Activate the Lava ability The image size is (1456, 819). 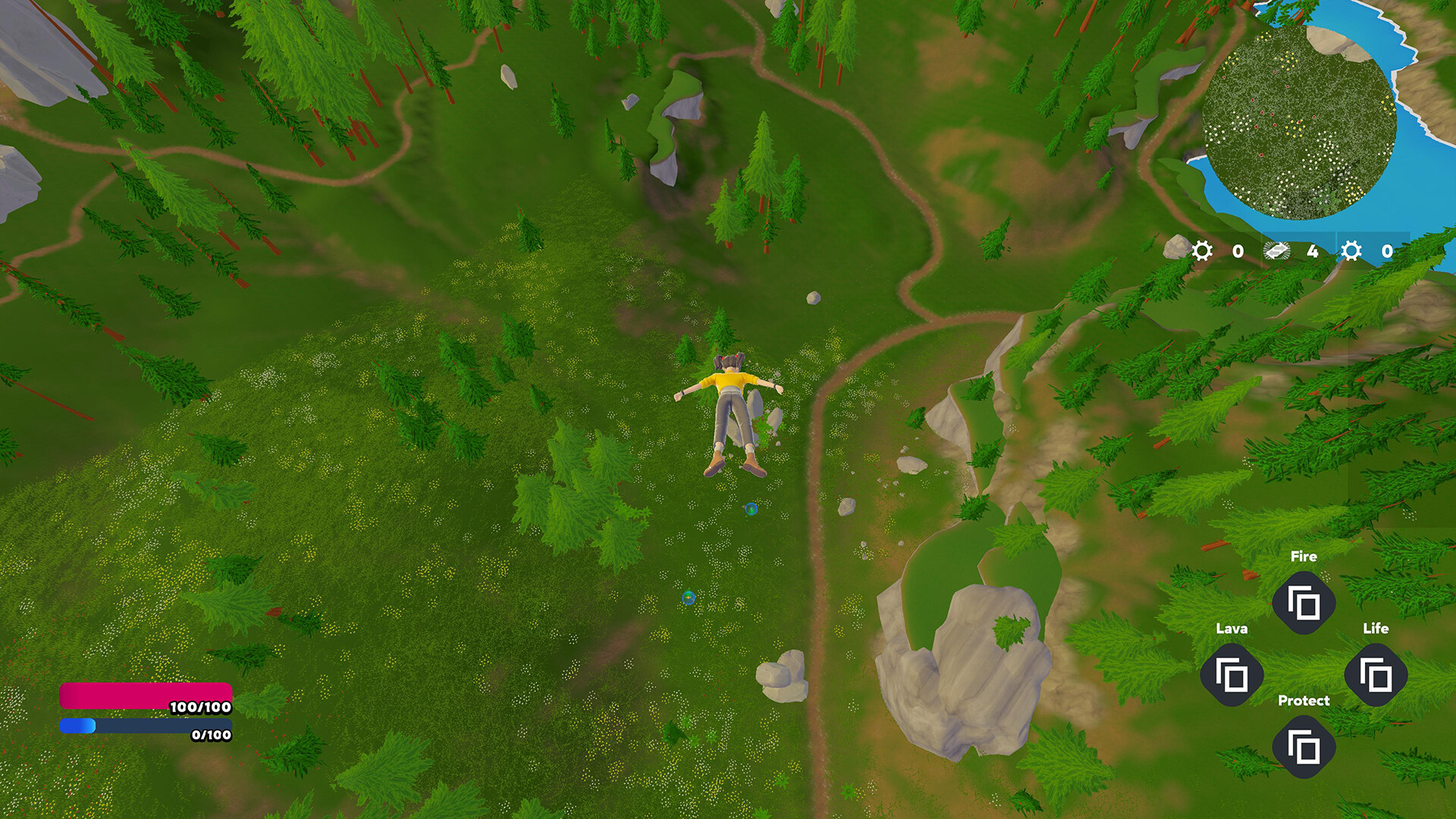tap(1234, 675)
